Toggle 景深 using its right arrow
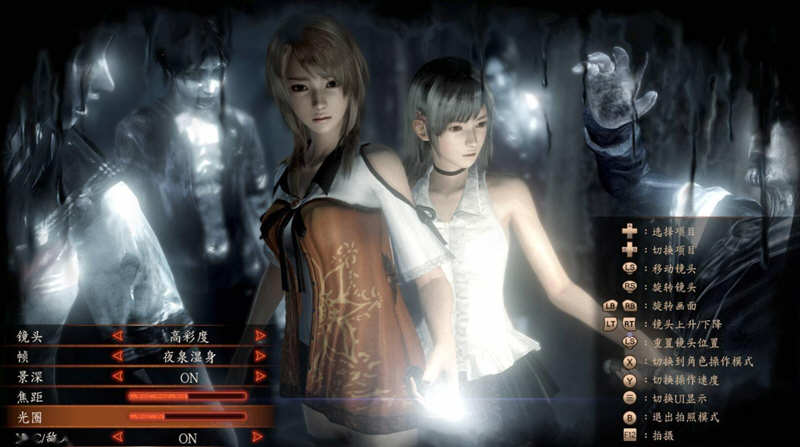 click(x=260, y=376)
